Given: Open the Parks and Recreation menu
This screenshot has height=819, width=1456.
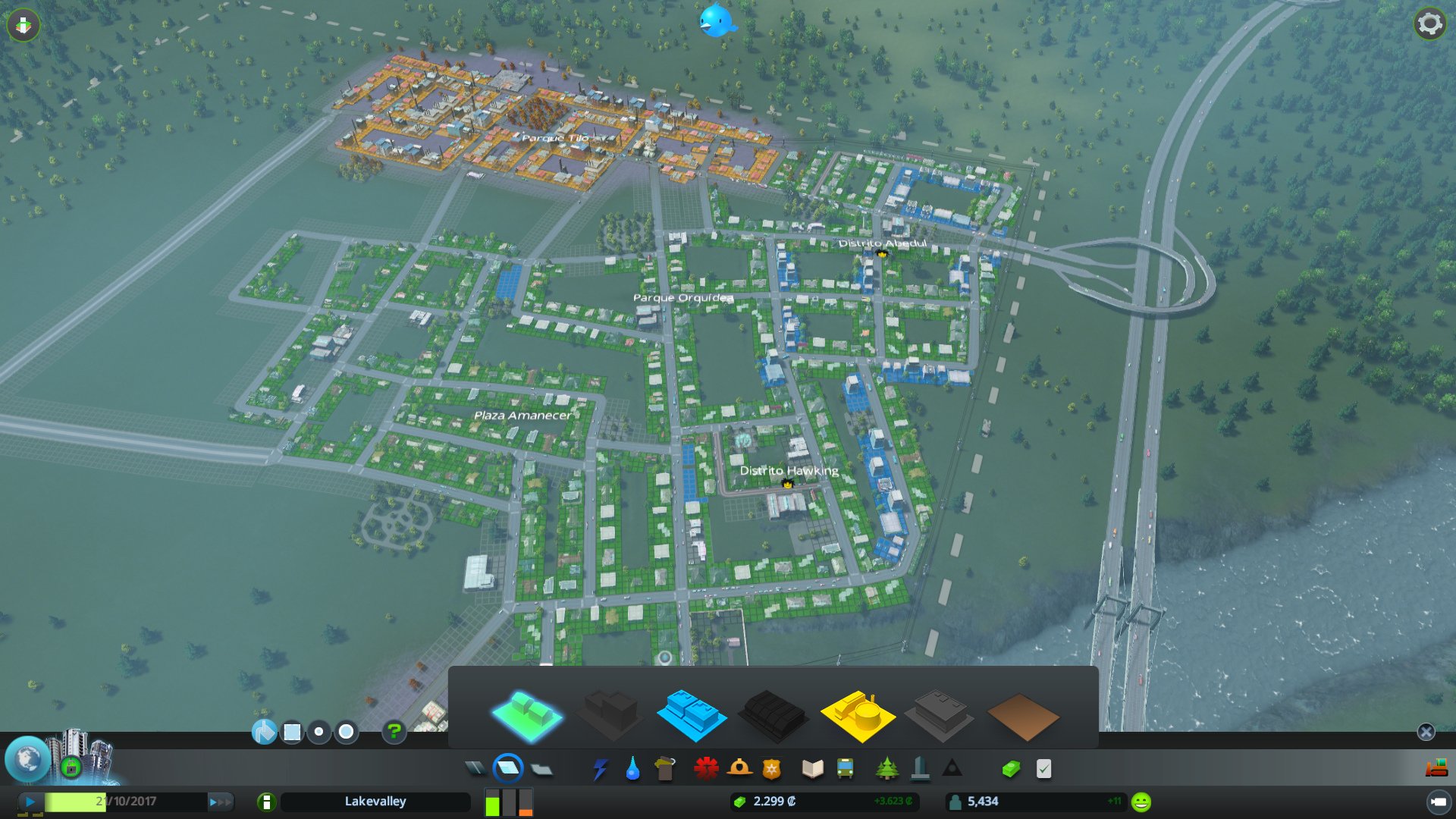Looking at the screenshot, I should coord(886,768).
